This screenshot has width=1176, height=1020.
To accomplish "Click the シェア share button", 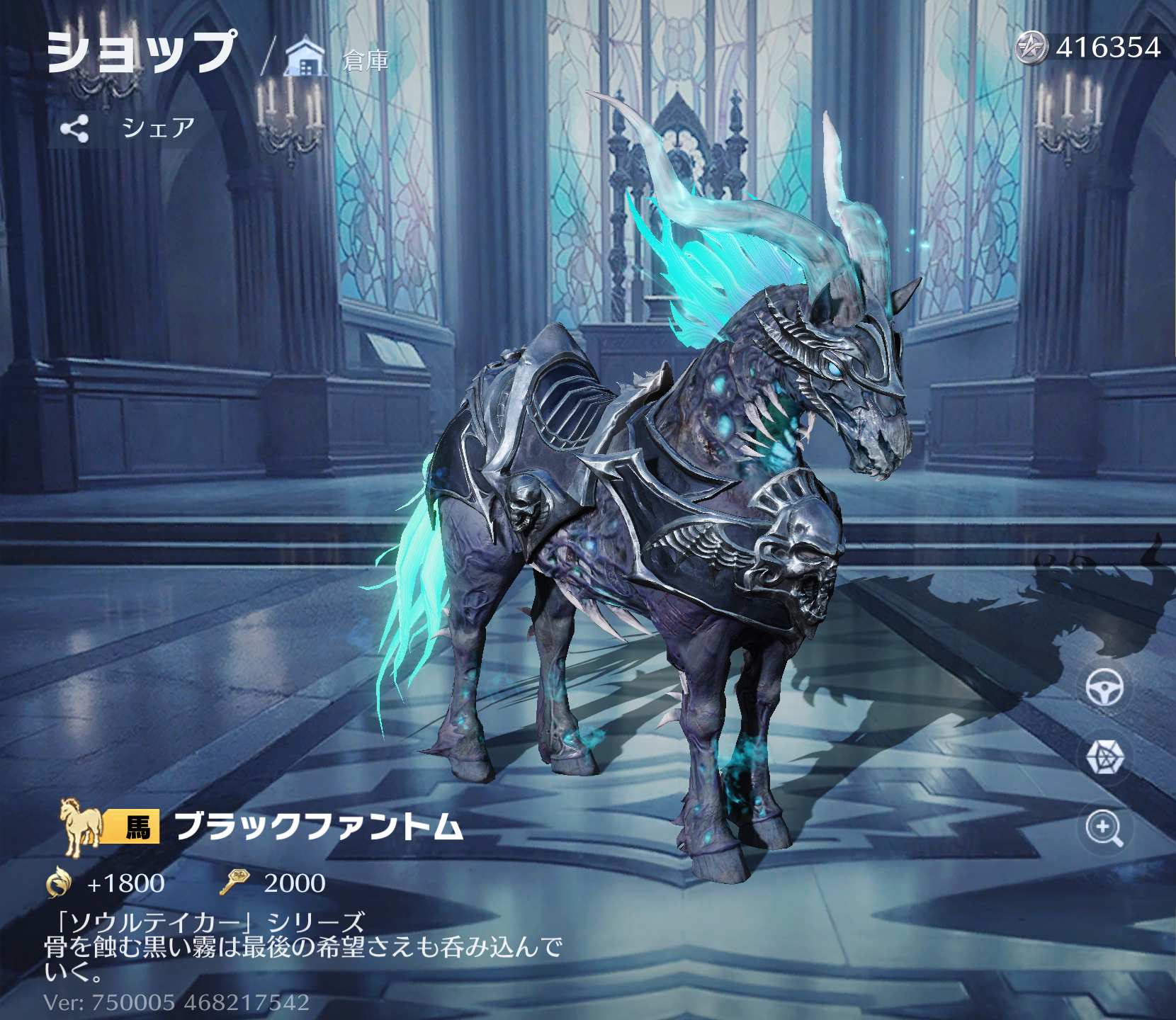I will (x=128, y=128).
